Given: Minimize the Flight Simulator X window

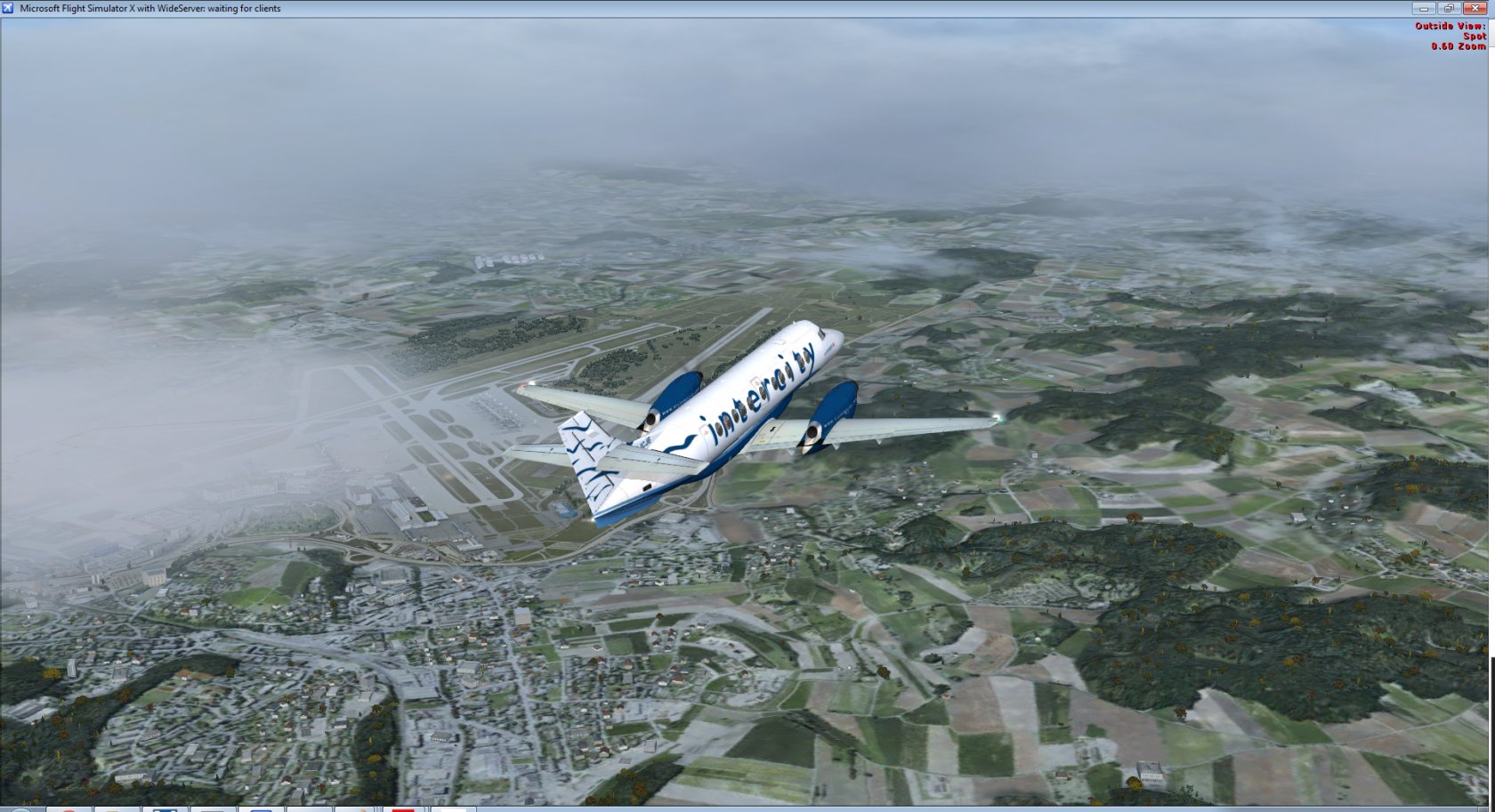Looking at the screenshot, I should pyautogui.click(x=1423, y=8).
